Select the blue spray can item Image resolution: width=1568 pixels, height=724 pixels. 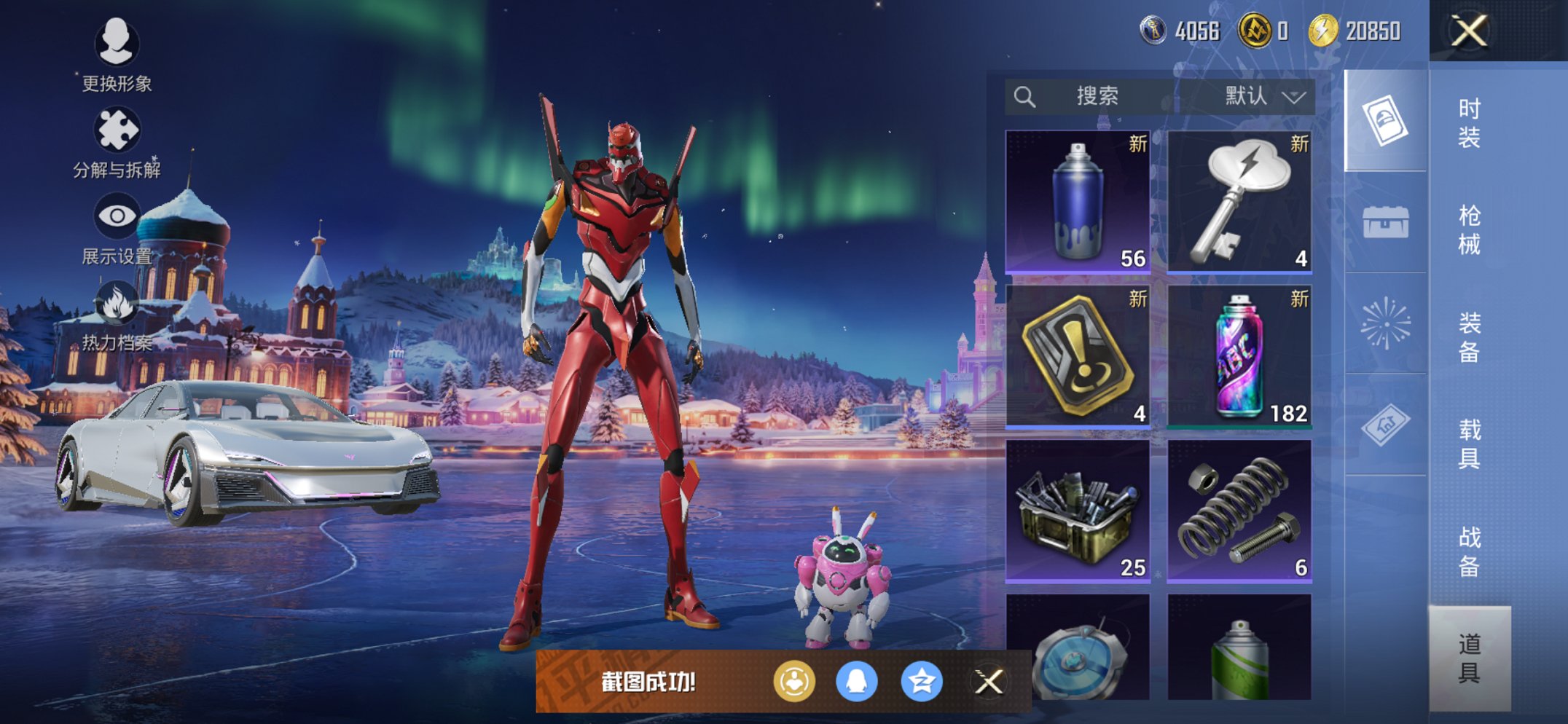[x=1078, y=201]
